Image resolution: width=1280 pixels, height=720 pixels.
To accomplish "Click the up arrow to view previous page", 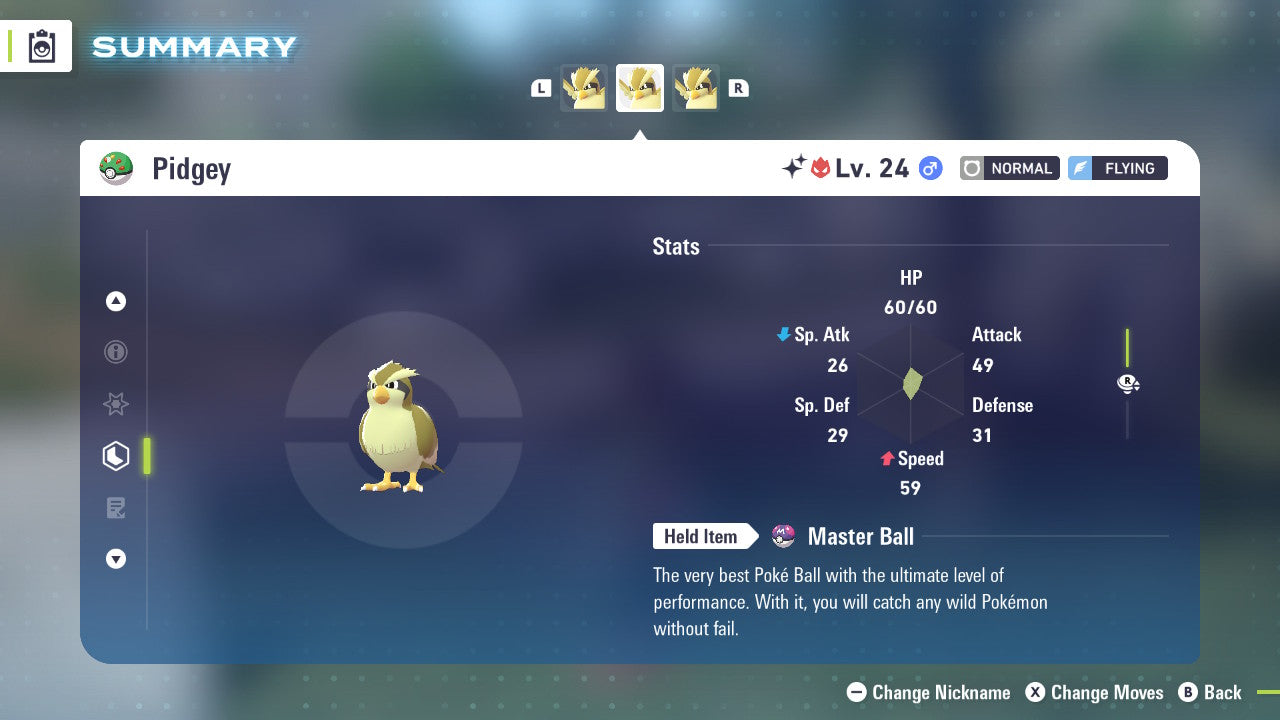I will click(x=116, y=301).
